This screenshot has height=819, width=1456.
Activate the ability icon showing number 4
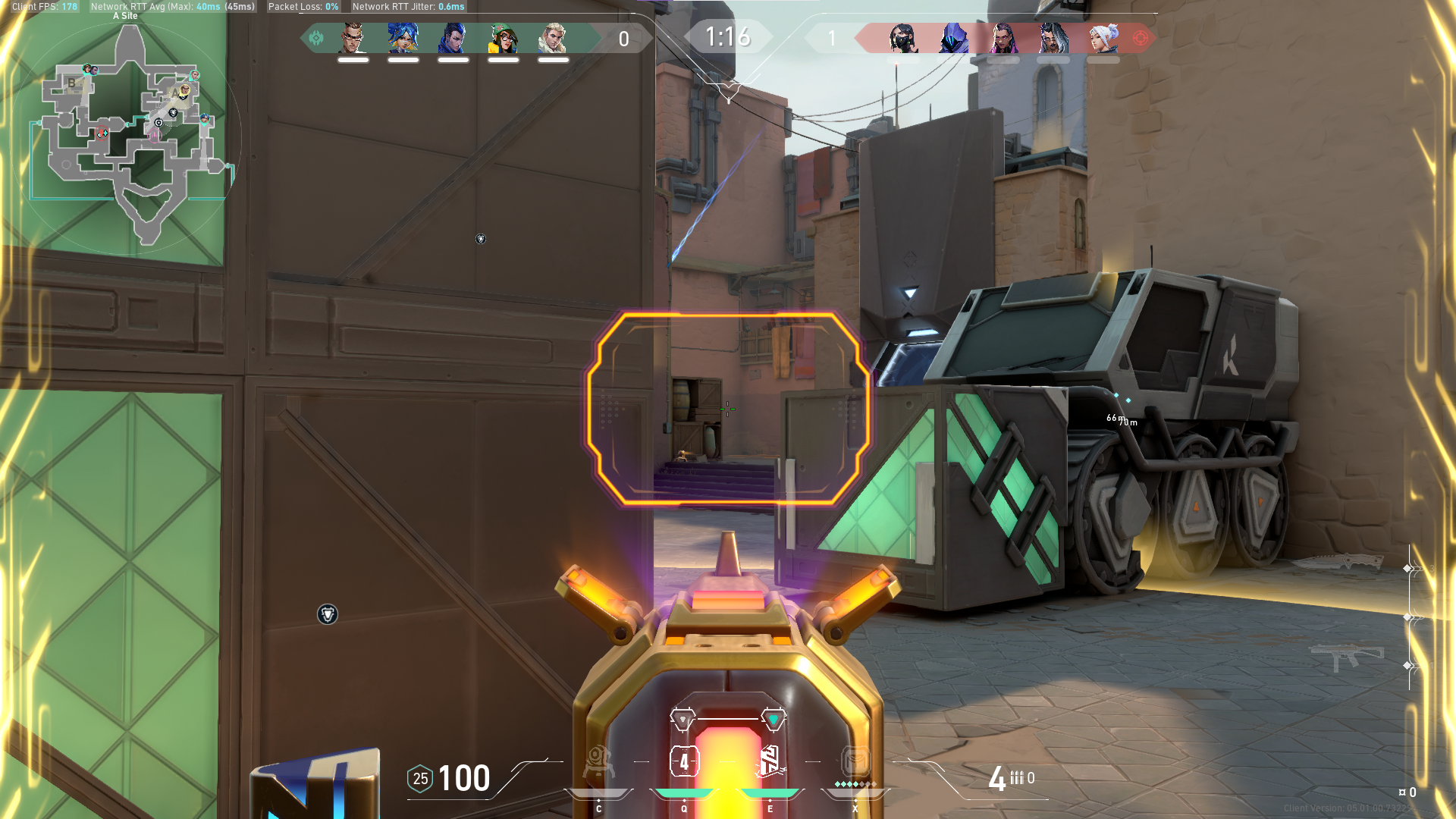click(684, 762)
